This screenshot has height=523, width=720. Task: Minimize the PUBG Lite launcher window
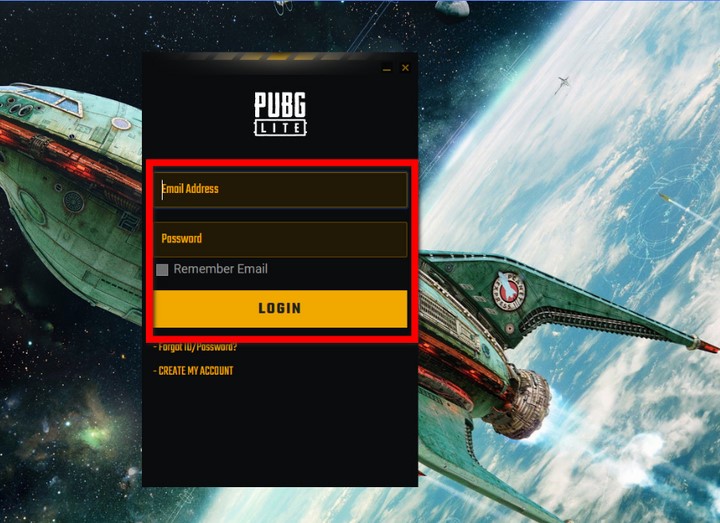pyautogui.click(x=387, y=68)
